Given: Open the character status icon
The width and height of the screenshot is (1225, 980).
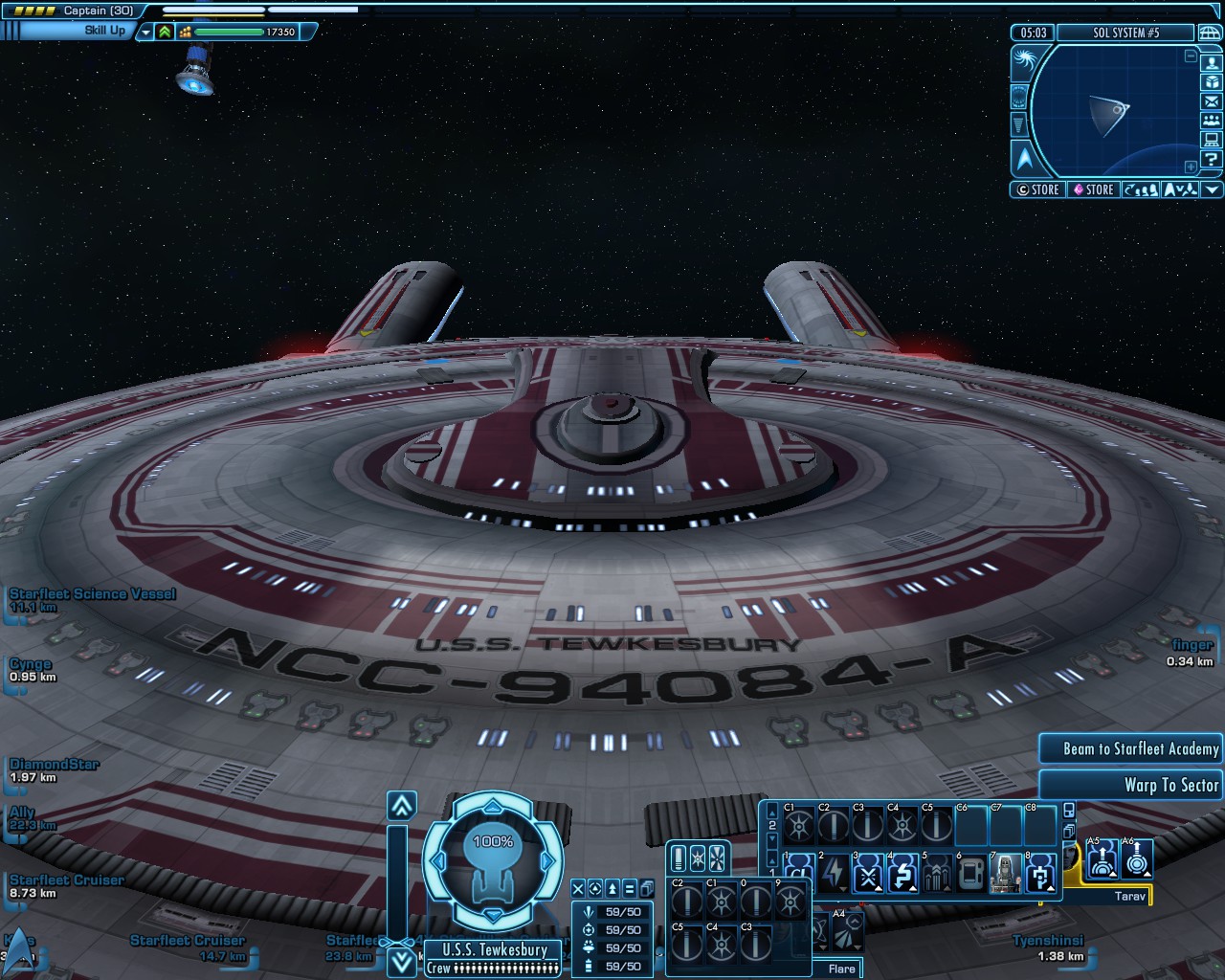Looking at the screenshot, I should [x=1212, y=63].
